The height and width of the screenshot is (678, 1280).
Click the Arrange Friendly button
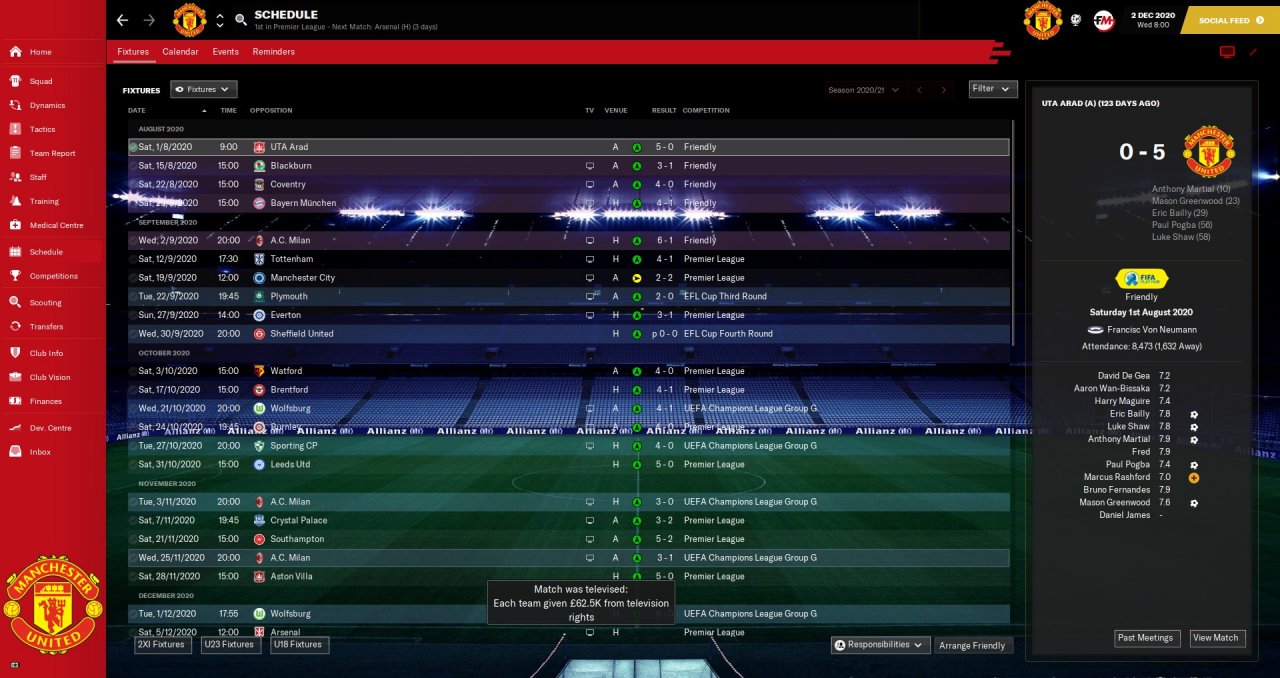coord(973,646)
